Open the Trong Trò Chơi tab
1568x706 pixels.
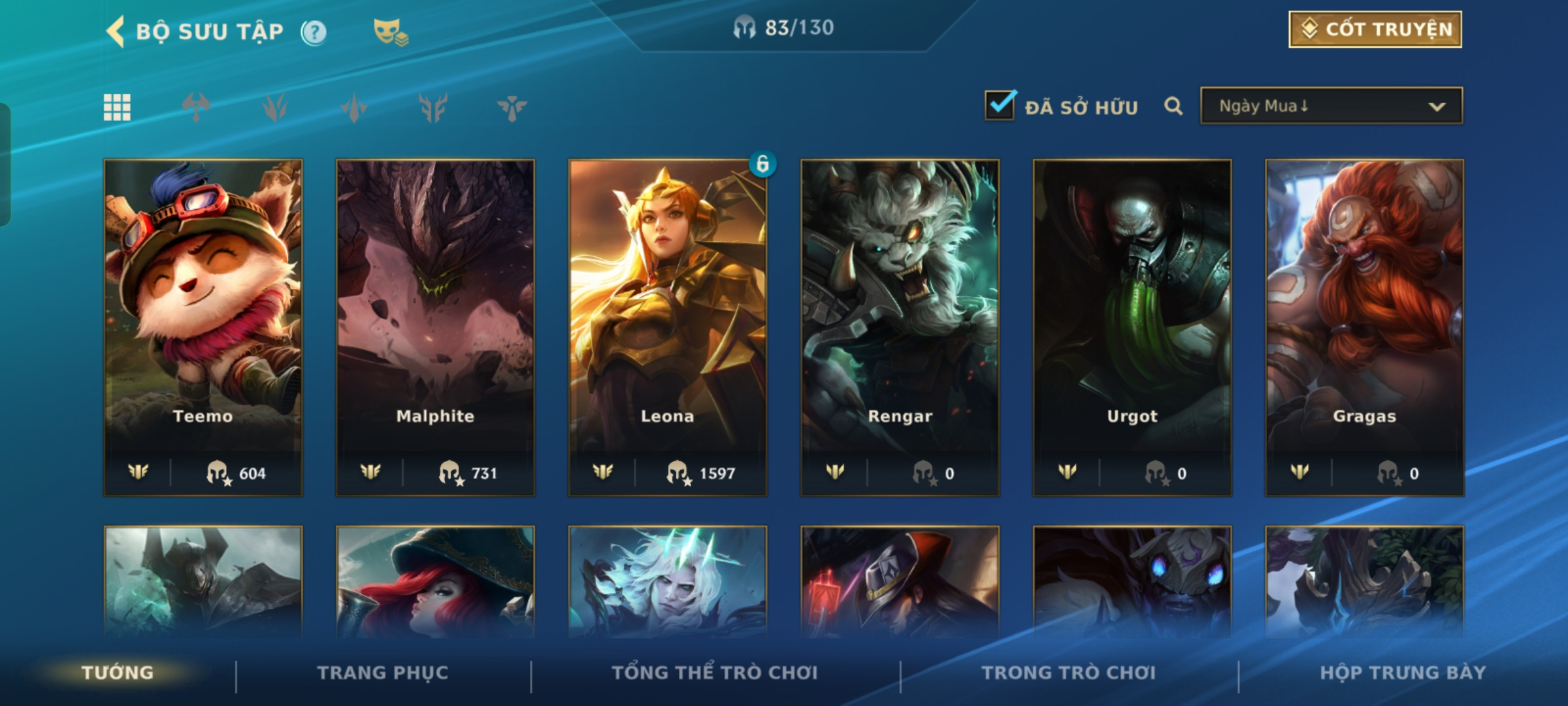click(1069, 673)
